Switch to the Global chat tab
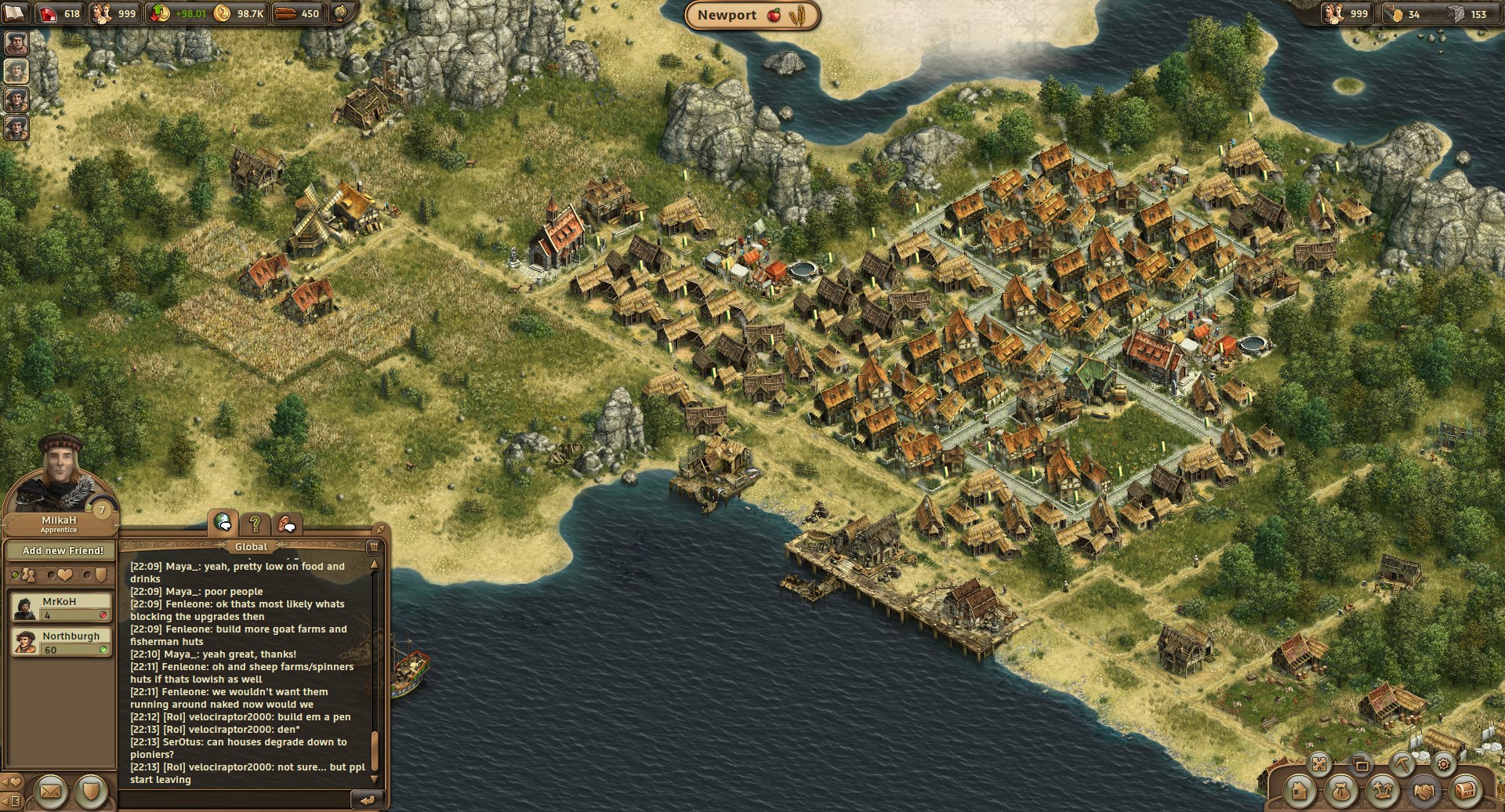The width and height of the screenshot is (1505, 812). pos(224,523)
